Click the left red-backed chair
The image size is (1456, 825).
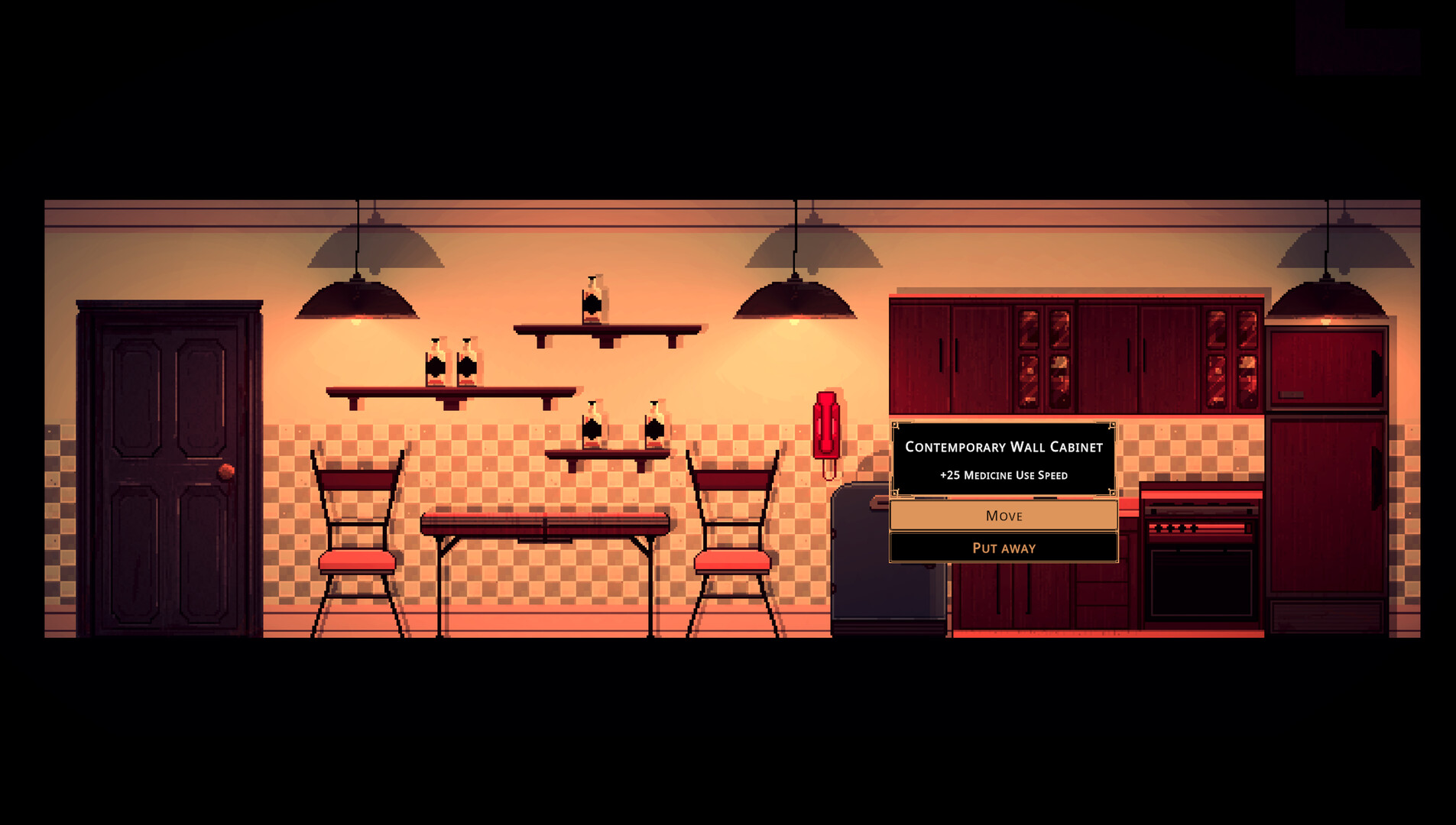point(355,535)
